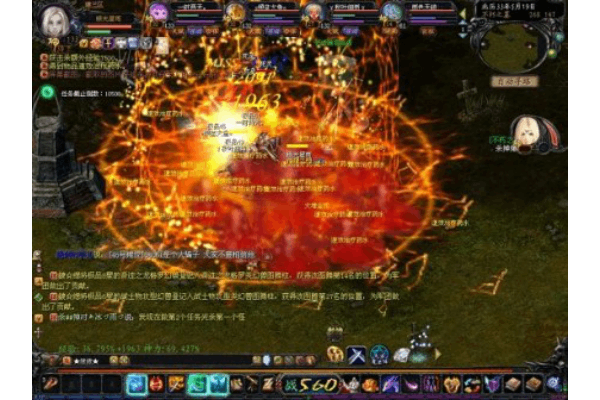The height and width of the screenshot is (400, 600).
Task: Select the white-haired party member portrait
Action: pos(313,12)
